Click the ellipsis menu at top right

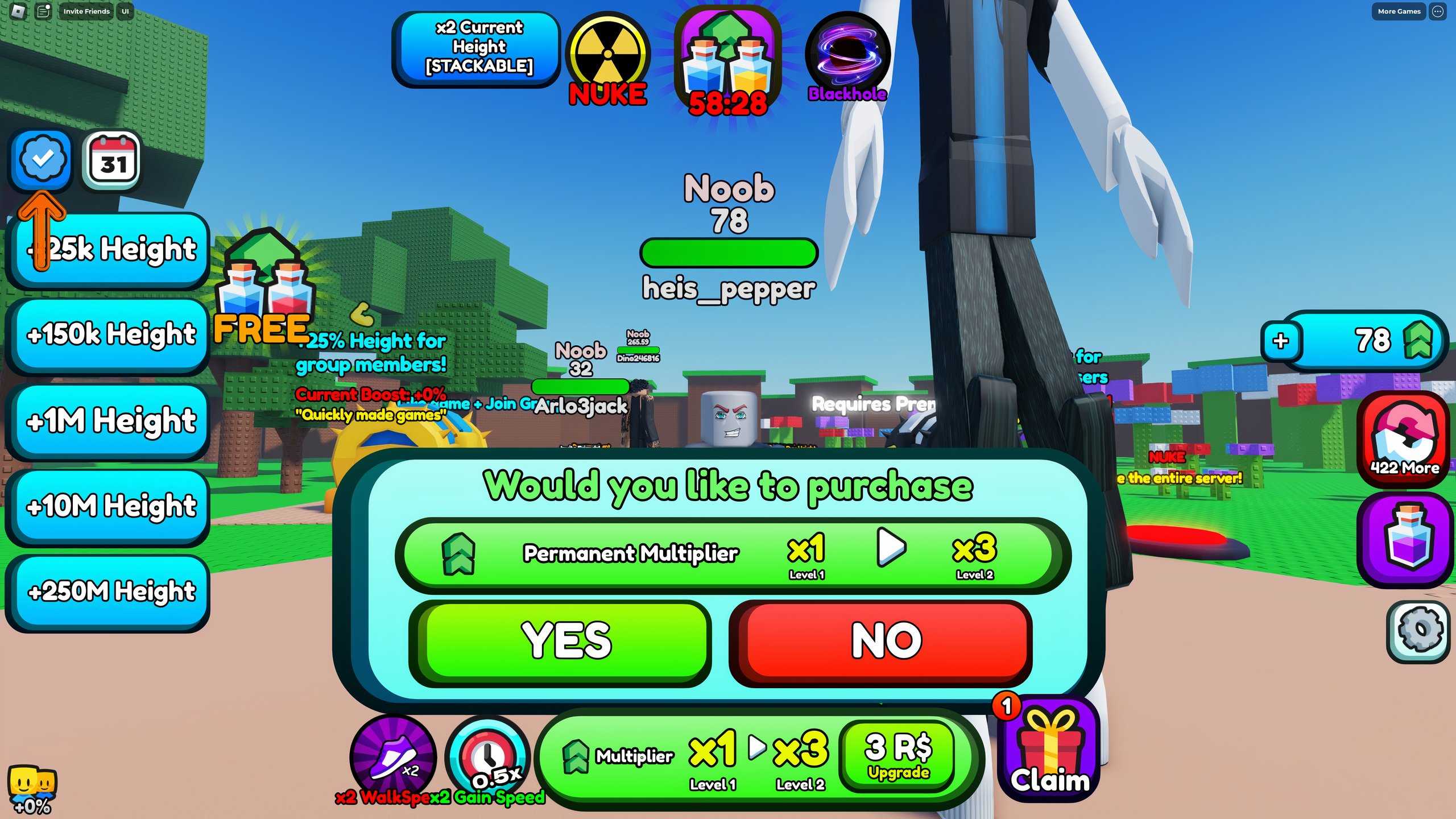pos(1440,11)
